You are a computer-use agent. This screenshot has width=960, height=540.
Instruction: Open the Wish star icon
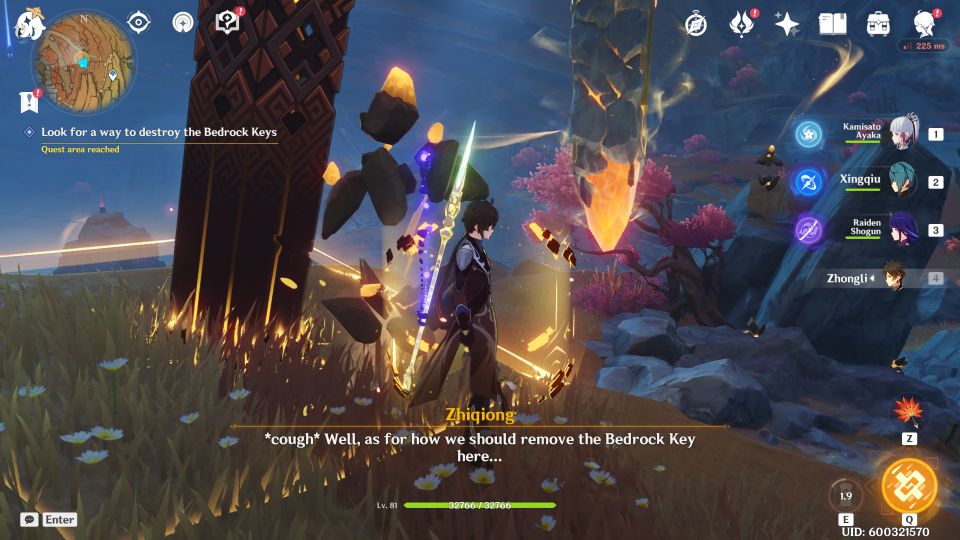(x=787, y=24)
